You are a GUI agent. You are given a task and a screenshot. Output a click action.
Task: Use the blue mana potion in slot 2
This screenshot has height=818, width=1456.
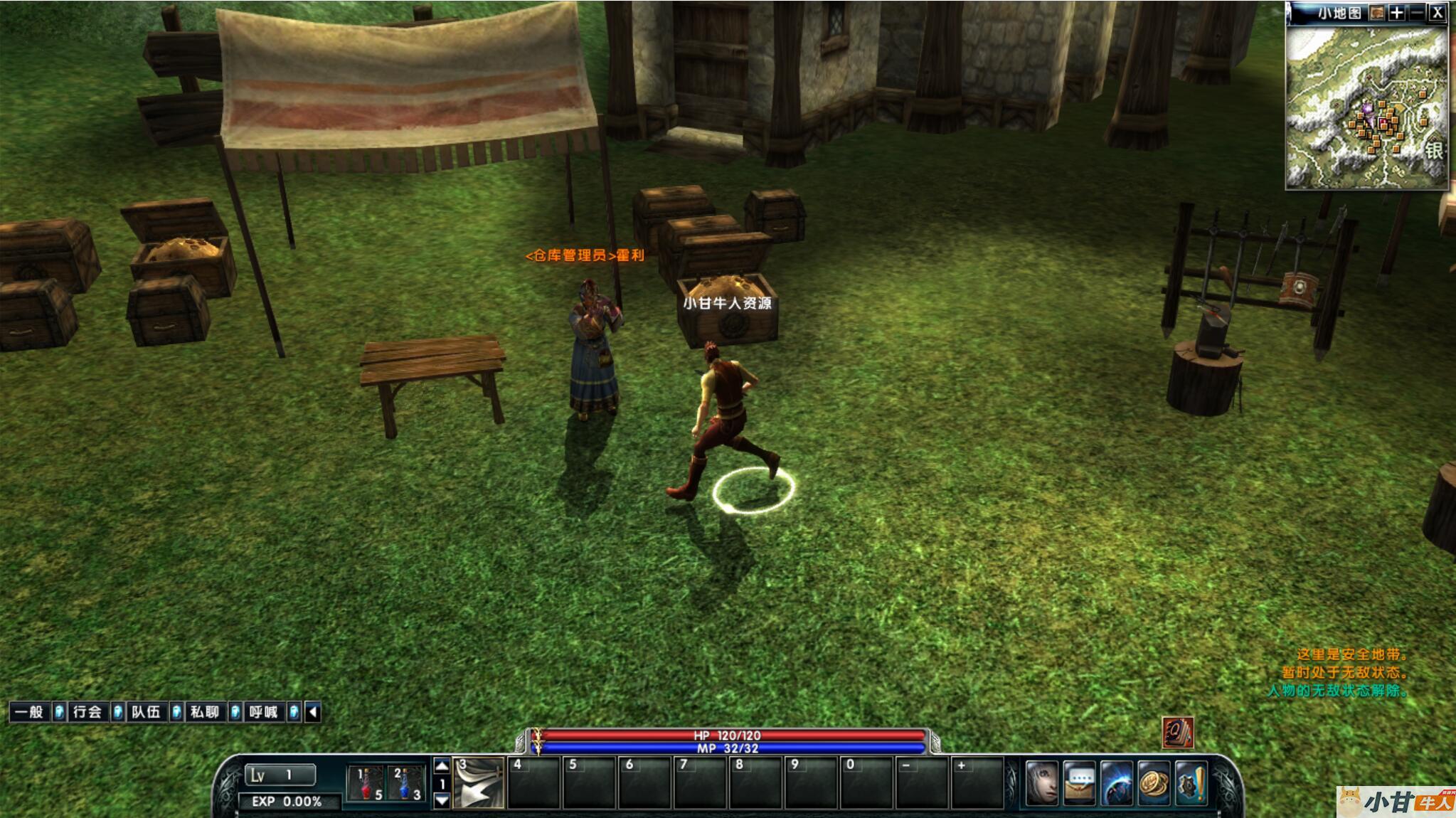coord(407,782)
